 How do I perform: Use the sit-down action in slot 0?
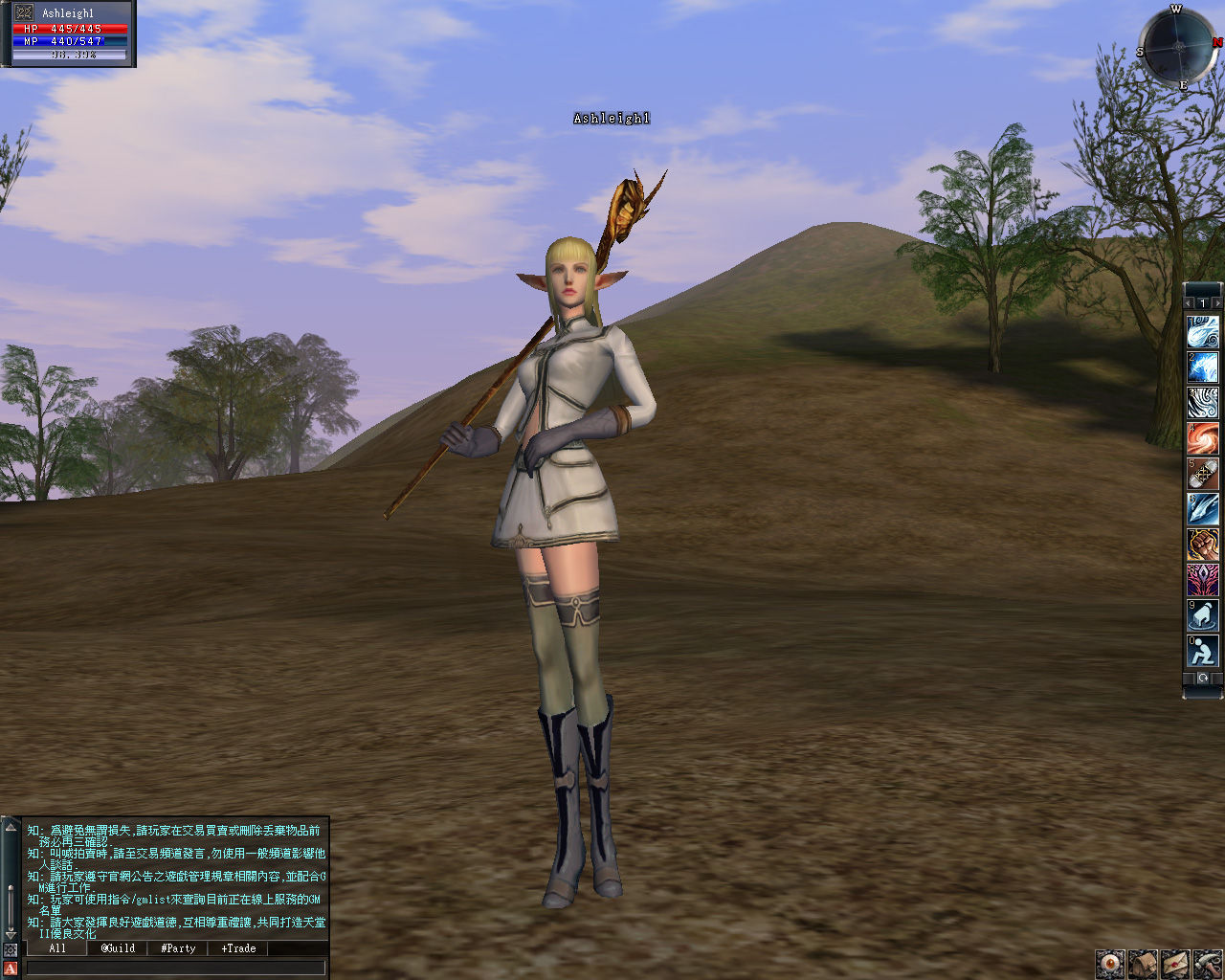point(1203,652)
